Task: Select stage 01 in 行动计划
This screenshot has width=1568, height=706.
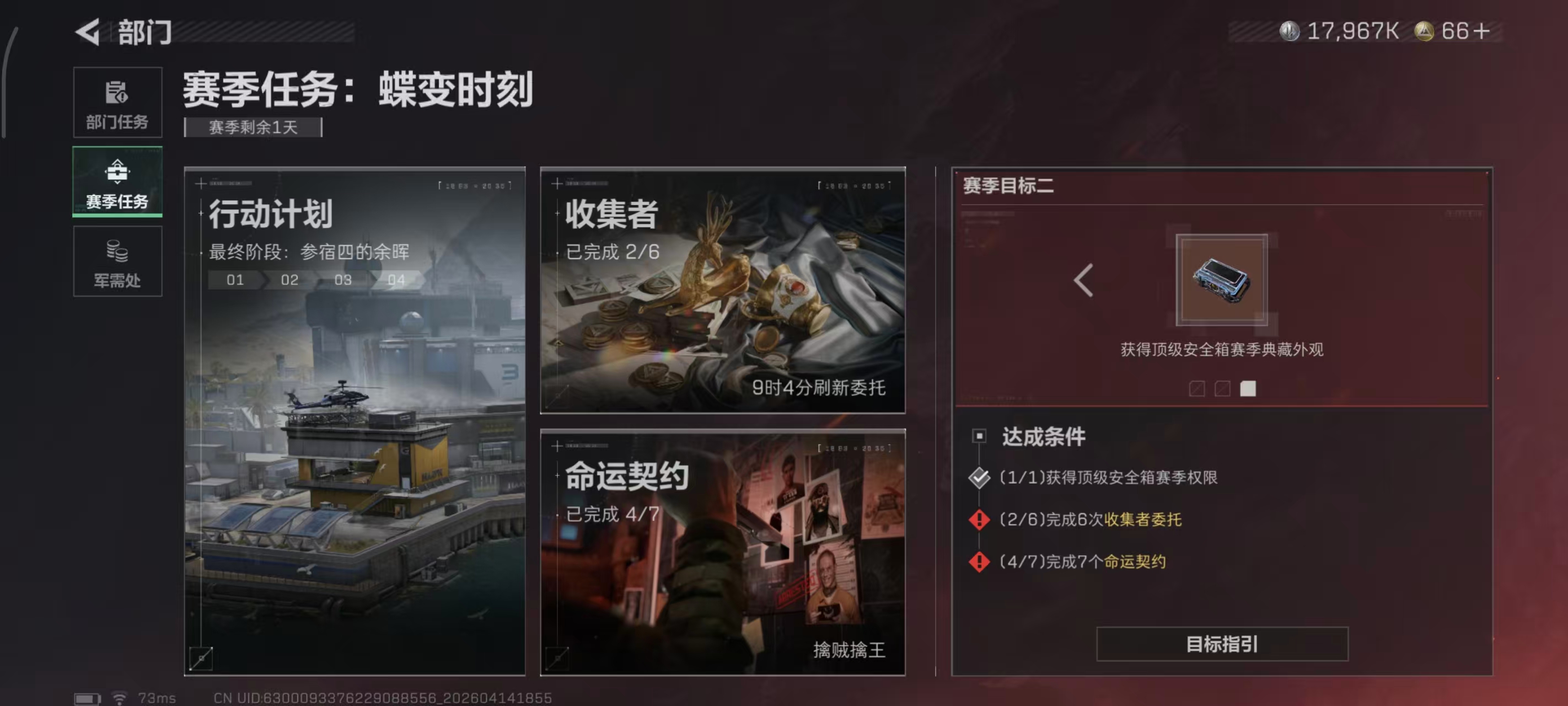Action: [236, 280]
